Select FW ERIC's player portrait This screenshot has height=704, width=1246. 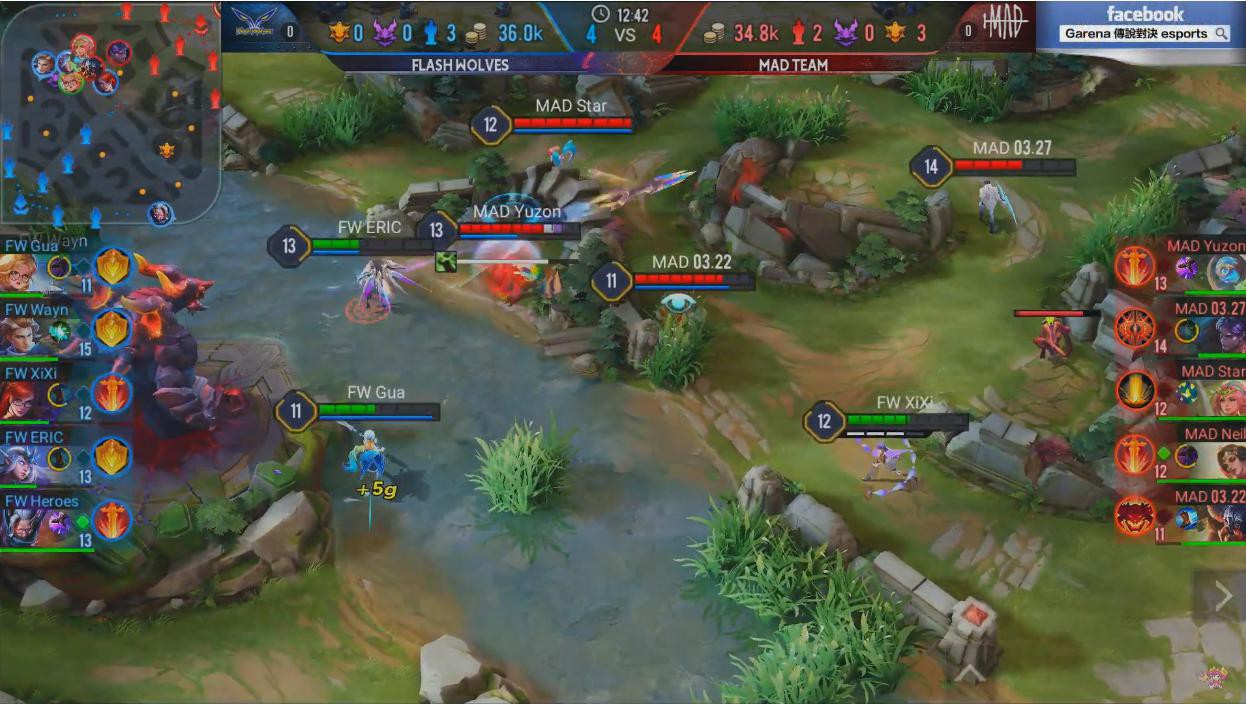click(20, 463)
